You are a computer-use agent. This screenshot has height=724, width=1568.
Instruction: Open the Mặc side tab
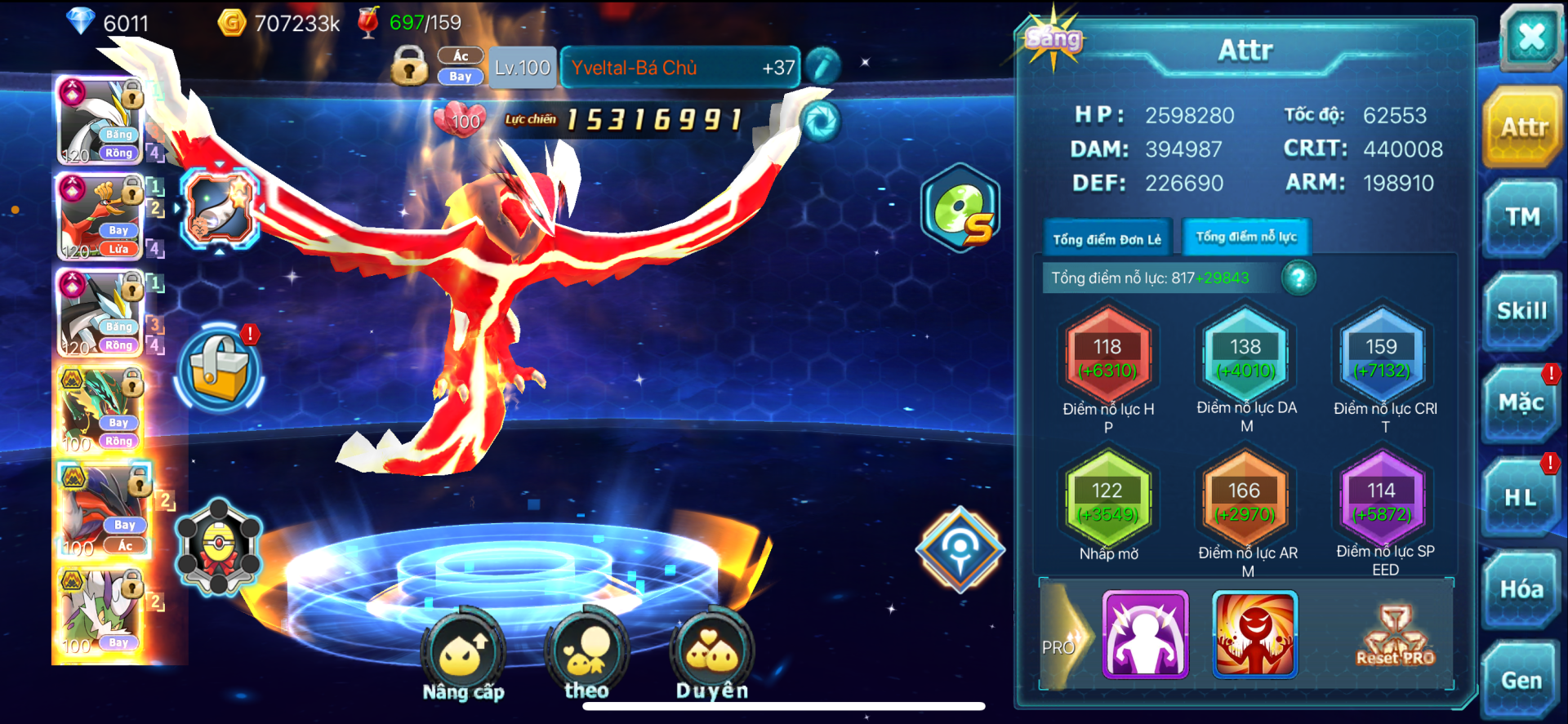click(1521, 403)
